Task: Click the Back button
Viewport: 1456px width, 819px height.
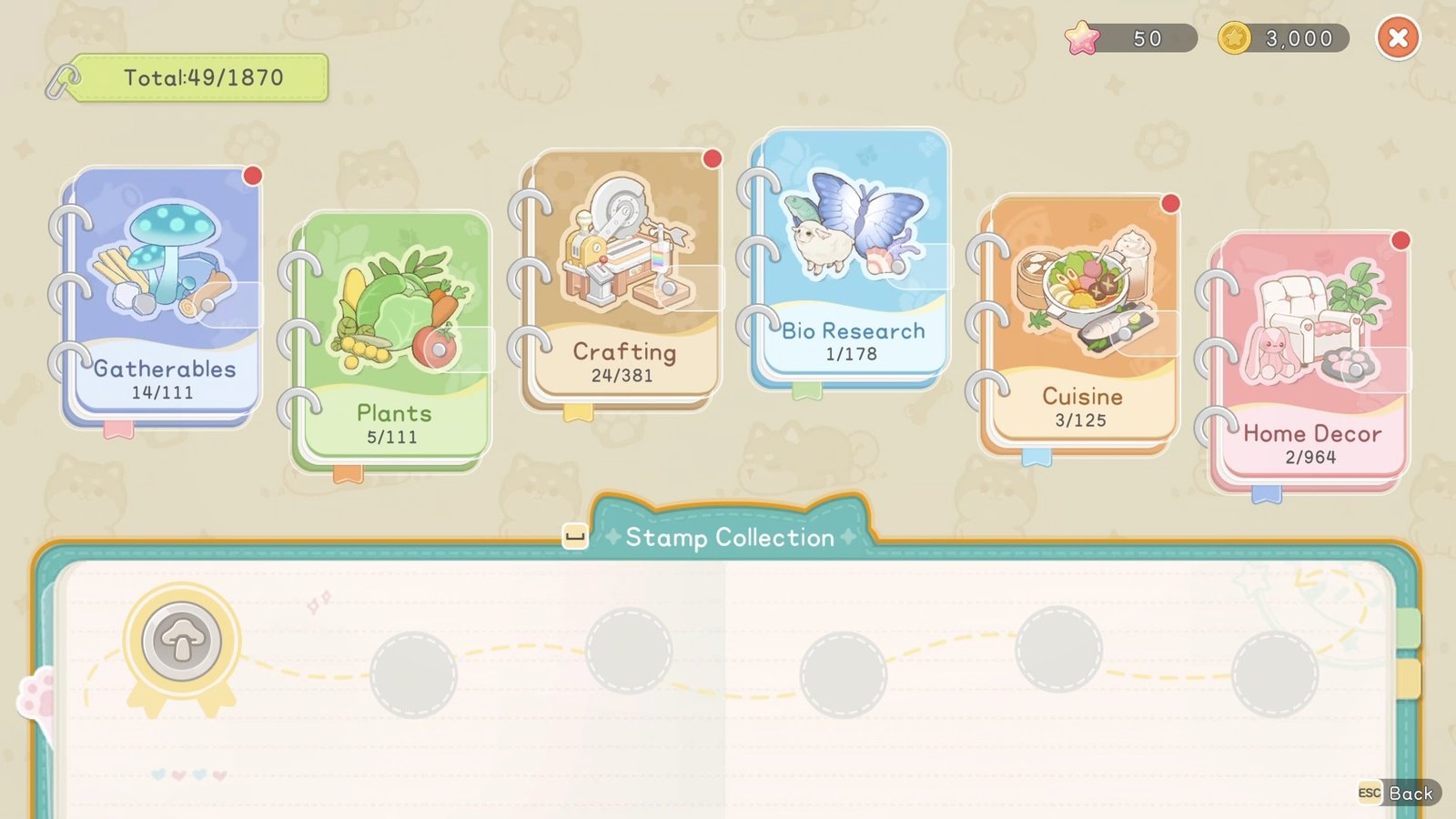Action: pos(1400,794)
